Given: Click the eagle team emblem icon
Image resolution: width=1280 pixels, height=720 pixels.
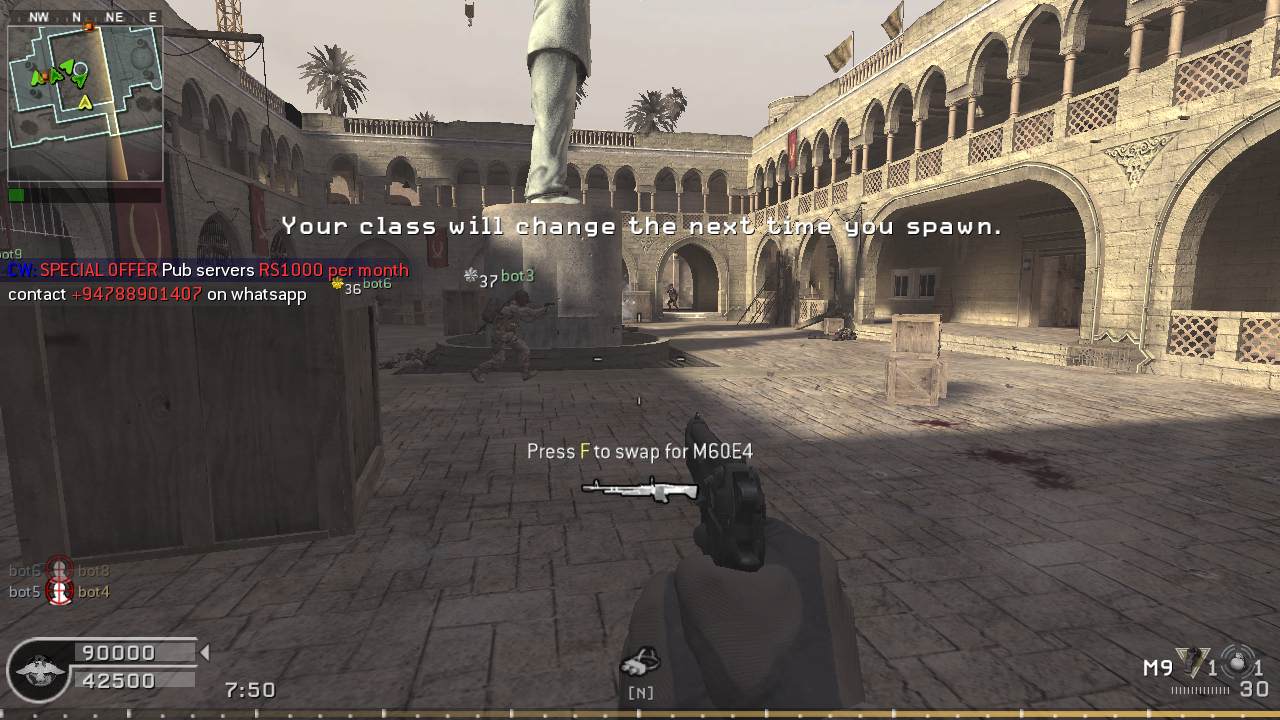Looking at the screenshot, I should click(x=38, y=667).
